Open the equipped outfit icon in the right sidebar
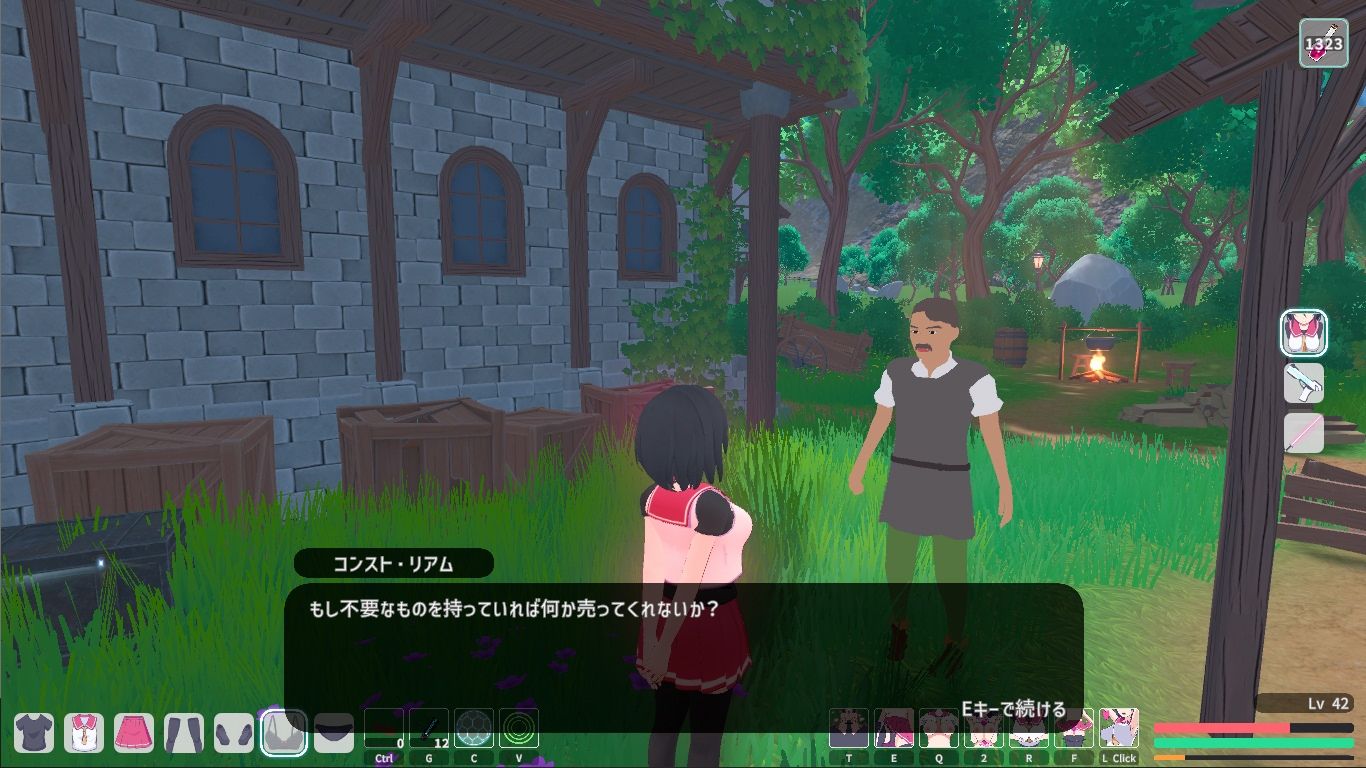The width and height of the screenshot is (1366, 768). [1304, 330]
